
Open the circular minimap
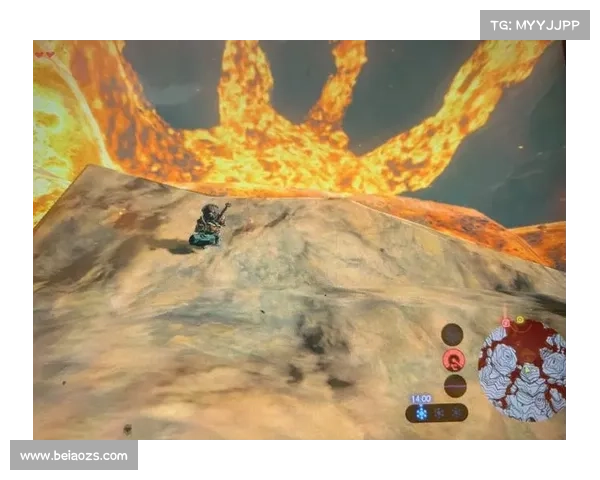point(521,368)
